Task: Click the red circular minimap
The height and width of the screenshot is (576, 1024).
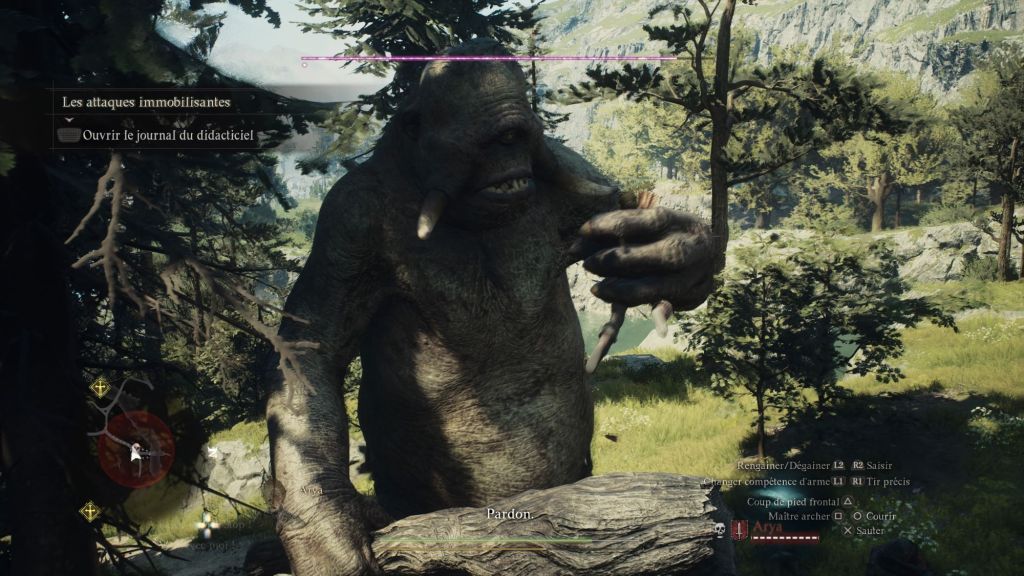Action: pos(138,449)
